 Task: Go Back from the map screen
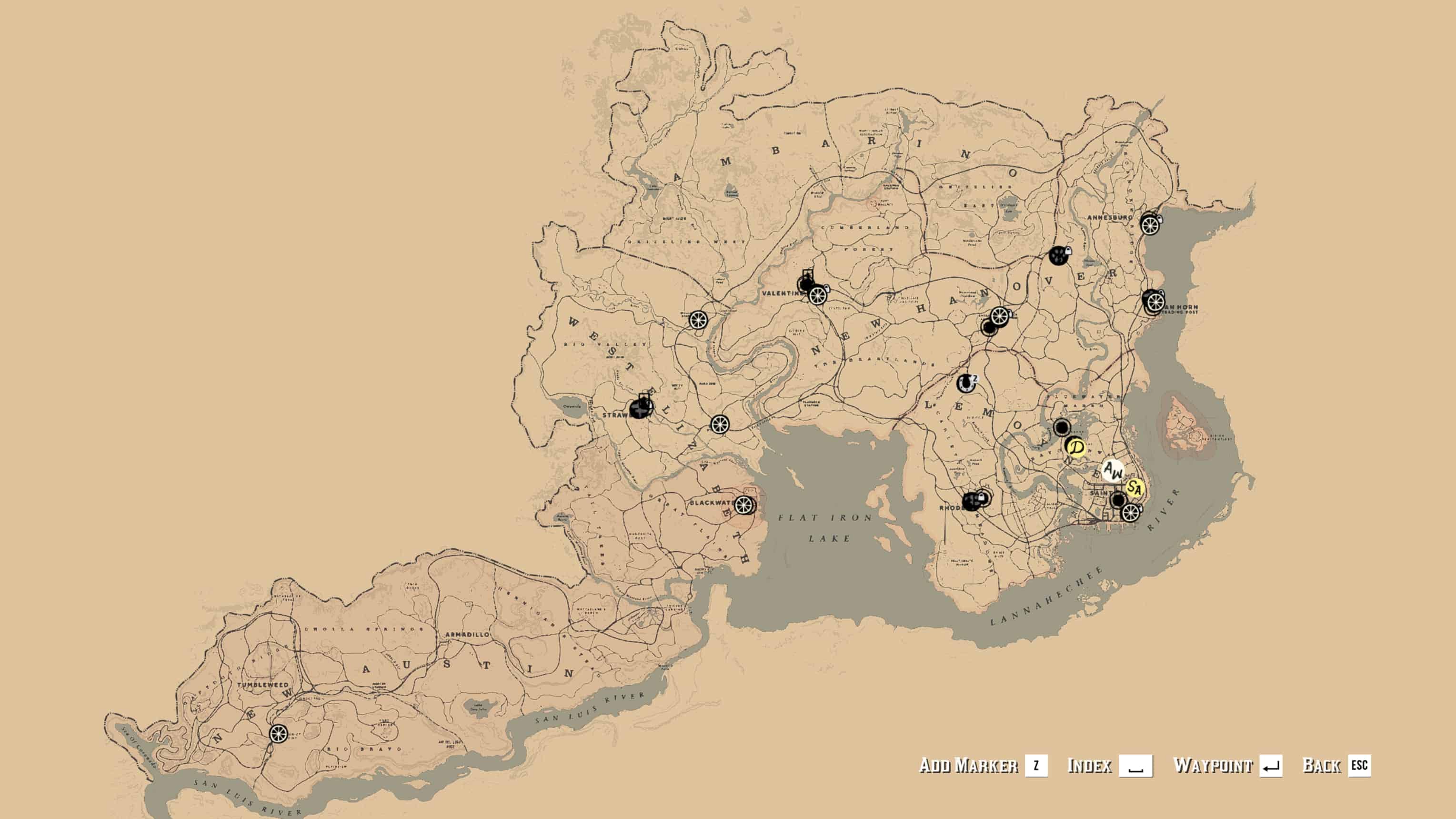pos(1336,765)
